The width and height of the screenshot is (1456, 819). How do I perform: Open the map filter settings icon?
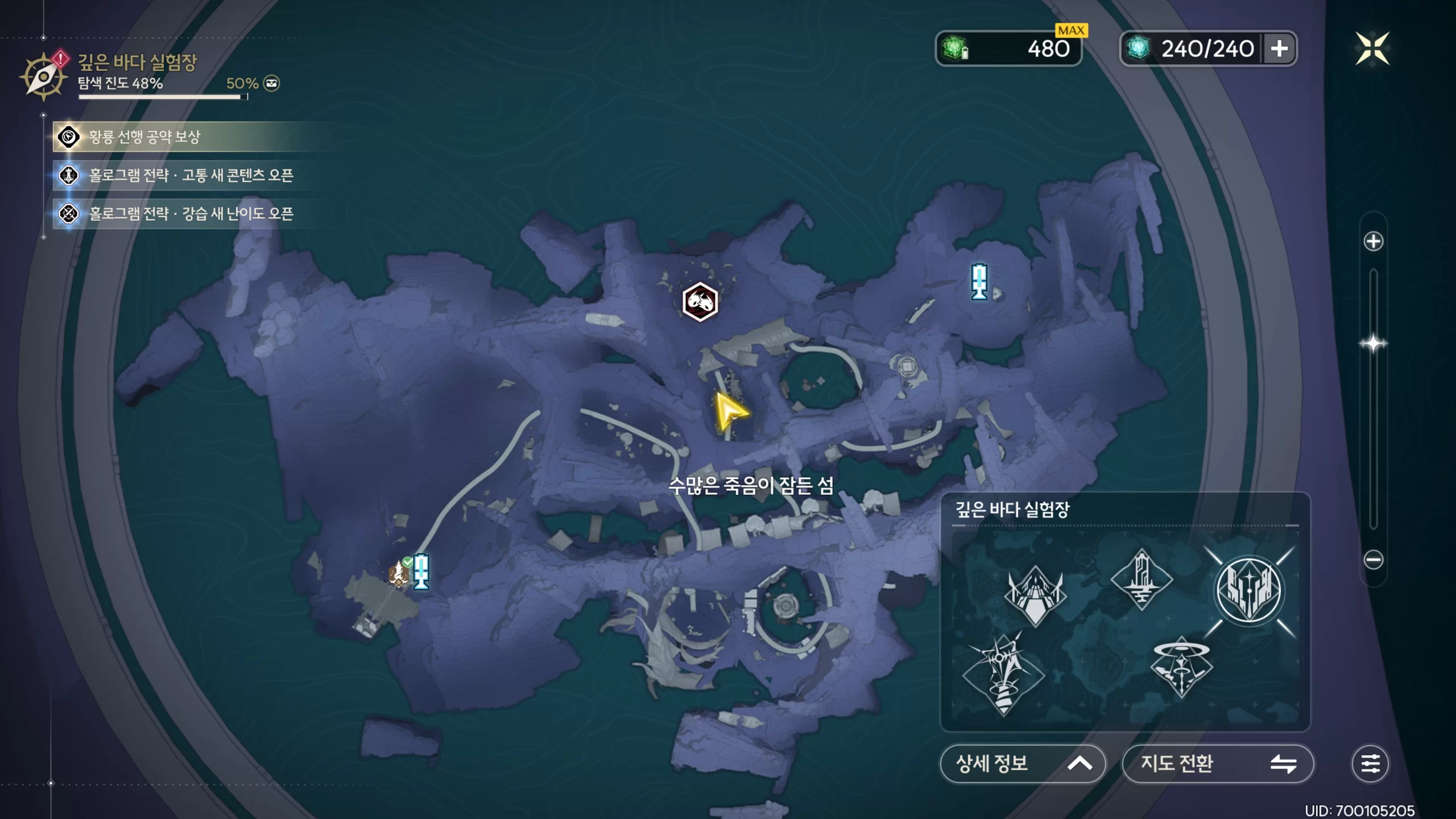[1370, 763]
